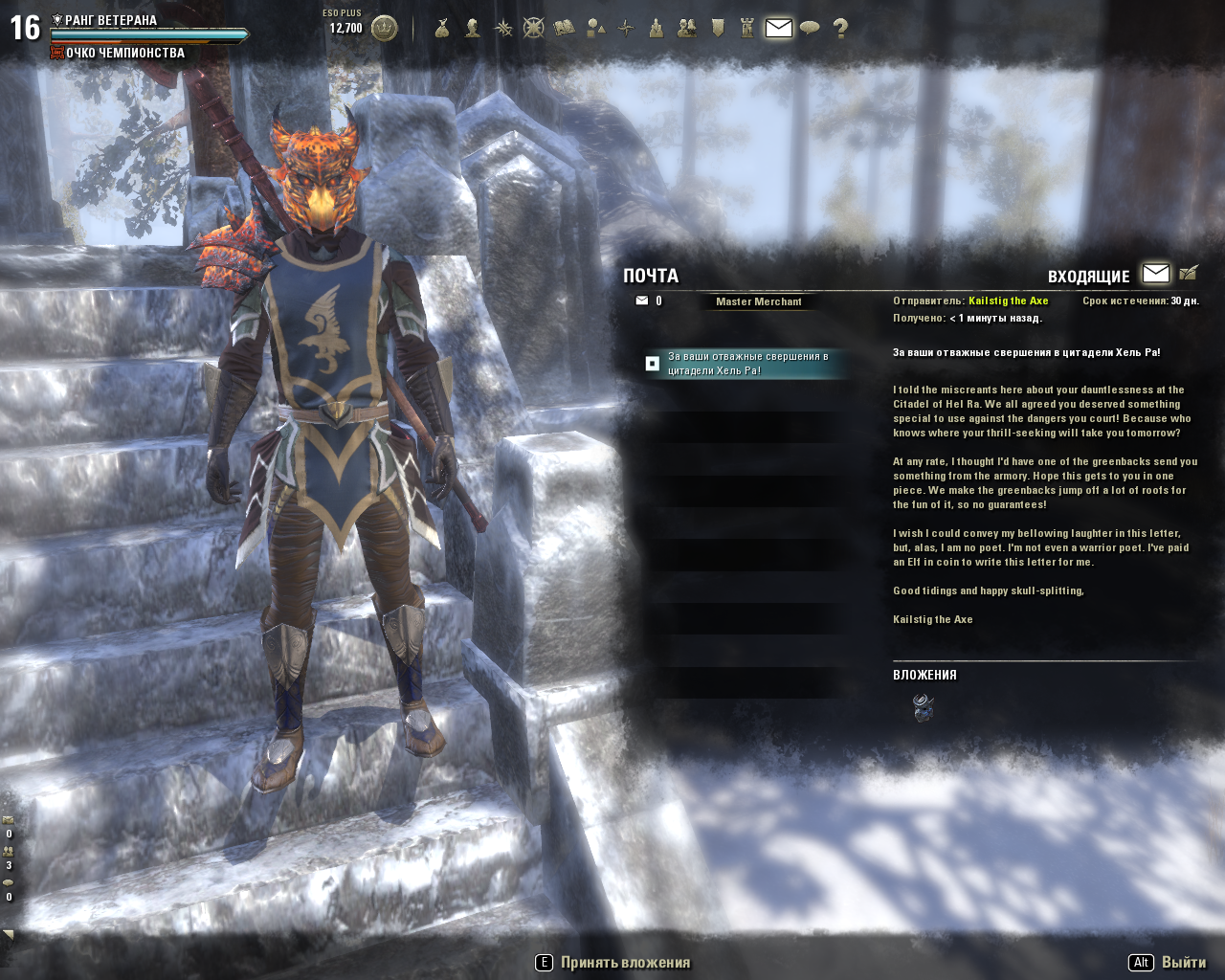Viewport: 1225px width, 980px height.
Task: Click the Master Merchant button
Action: pyautogui.click(x=758, y=301)
